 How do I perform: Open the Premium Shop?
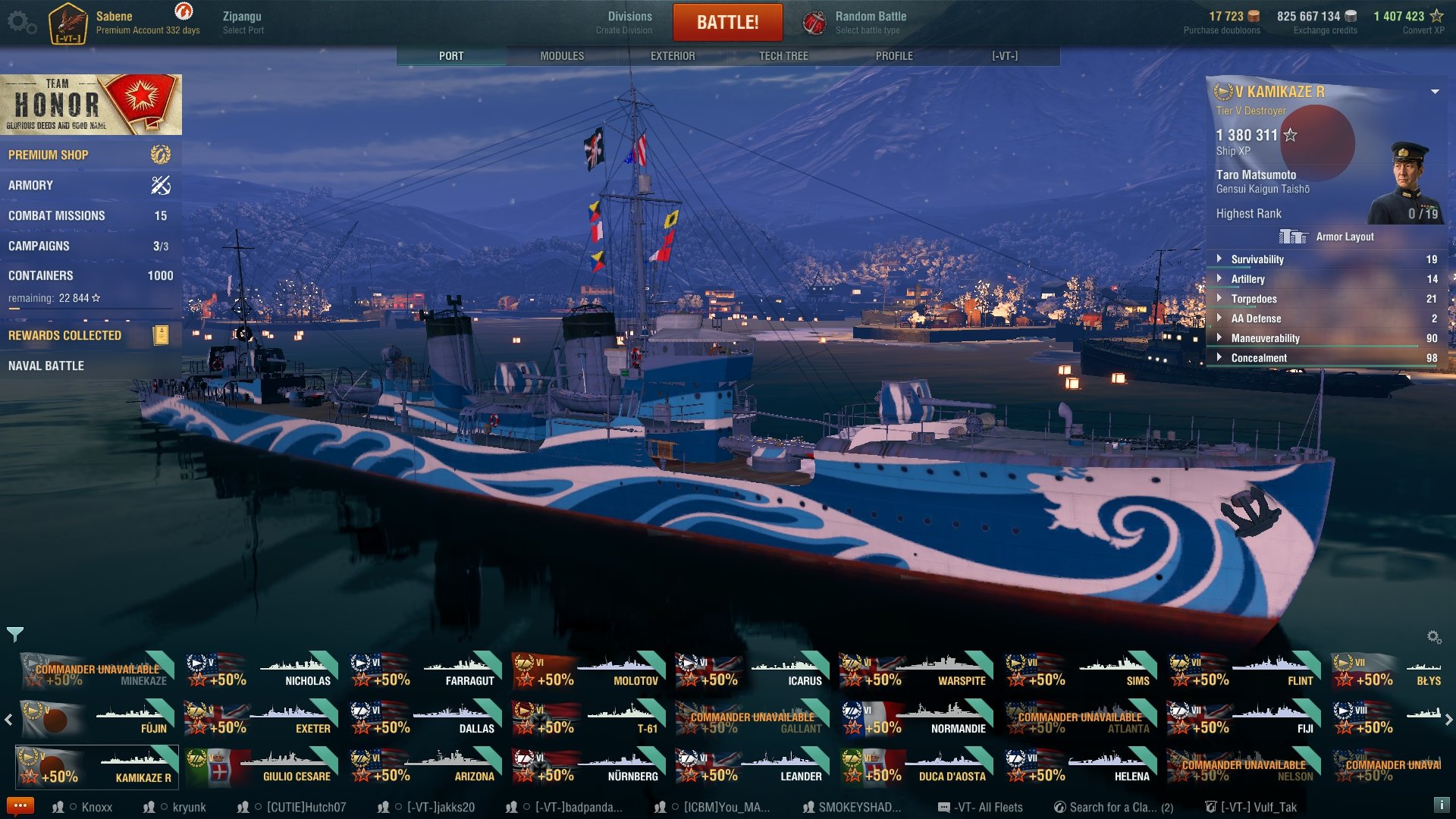(x=49, y=155)
